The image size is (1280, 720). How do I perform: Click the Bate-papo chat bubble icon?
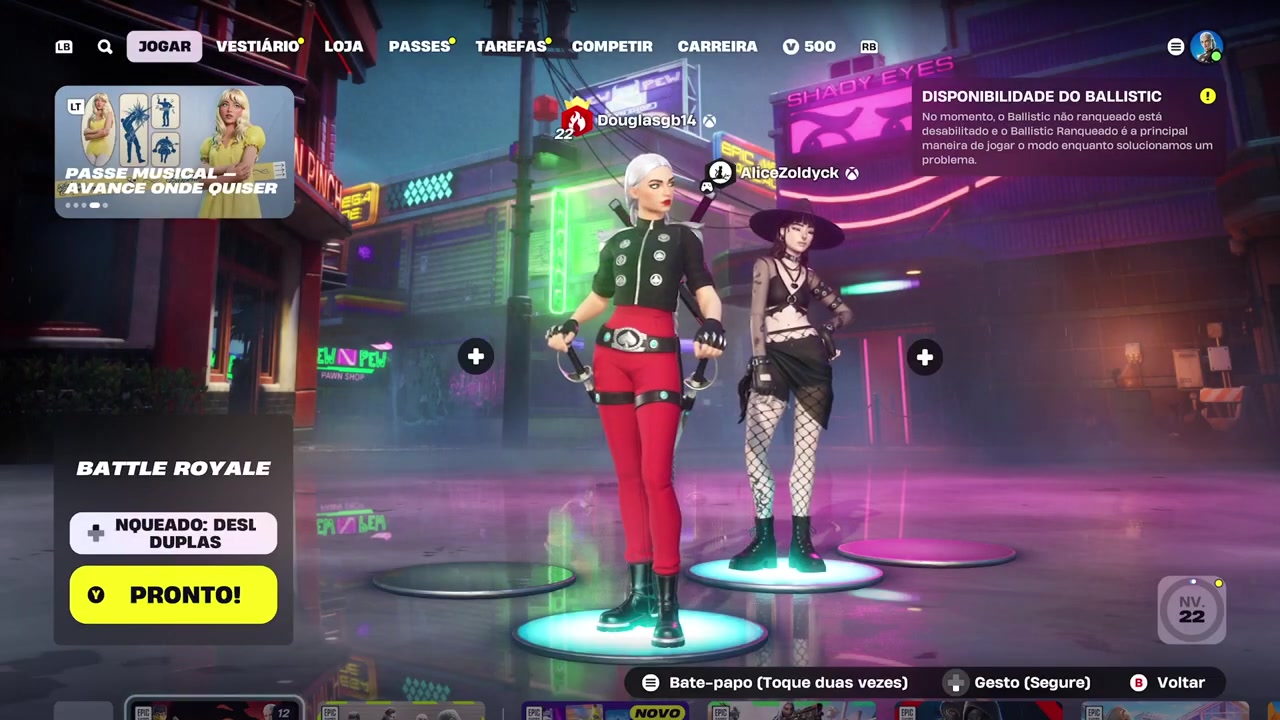tap(650, 682)
